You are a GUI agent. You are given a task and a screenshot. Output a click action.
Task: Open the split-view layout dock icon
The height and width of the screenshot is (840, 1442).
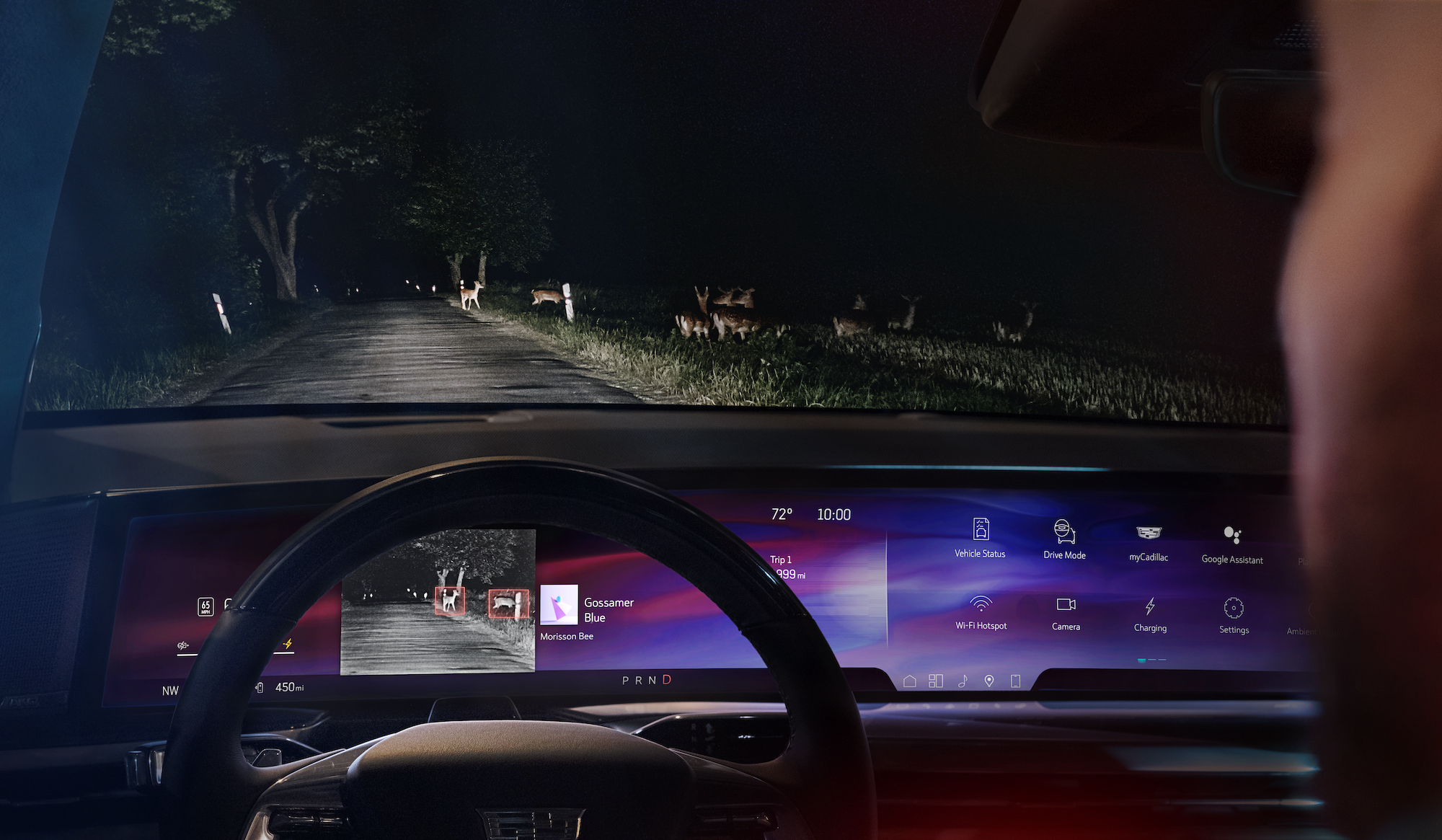coord(936,681)
